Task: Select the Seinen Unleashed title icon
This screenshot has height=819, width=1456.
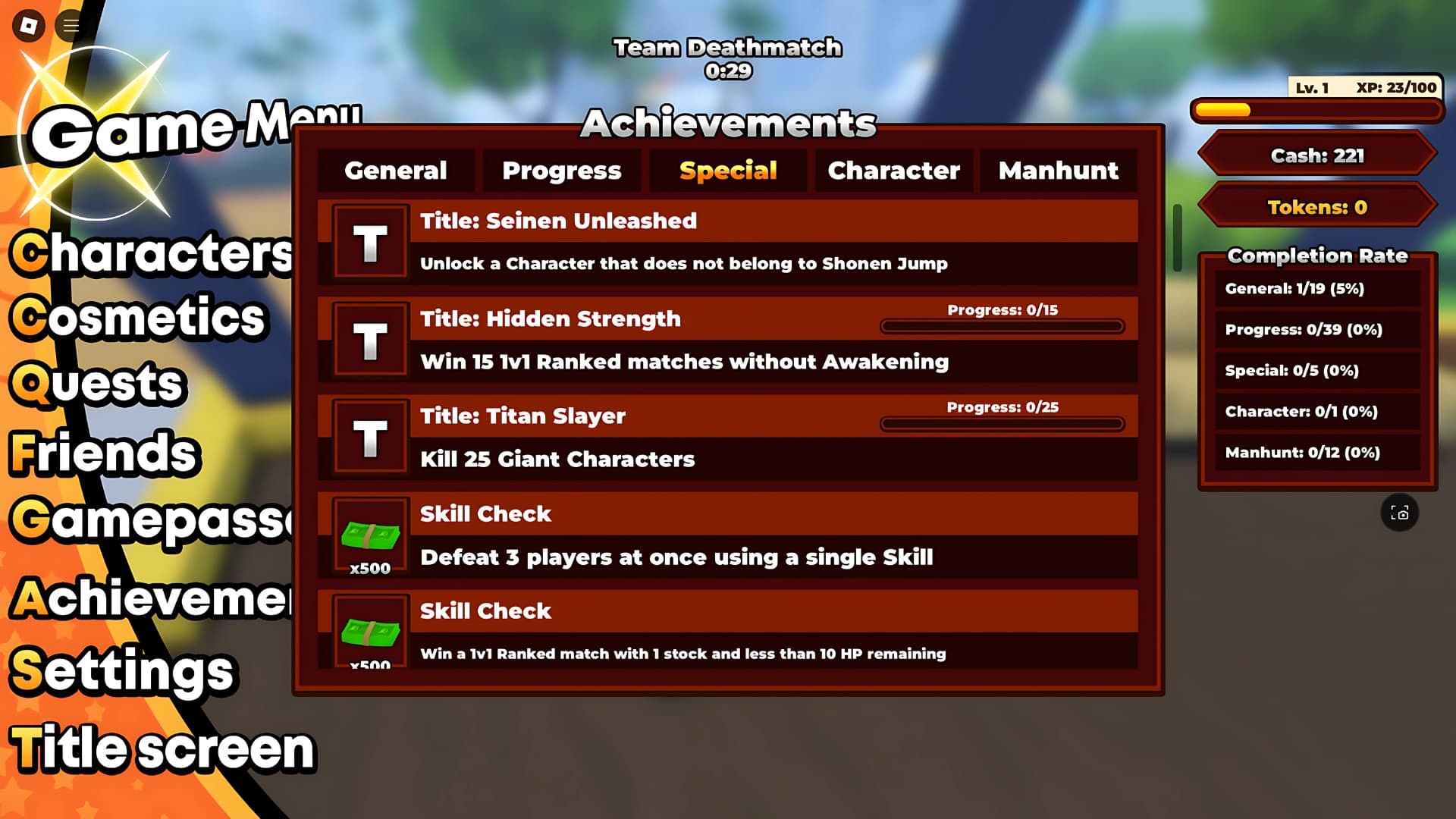Action: (369, 242)
